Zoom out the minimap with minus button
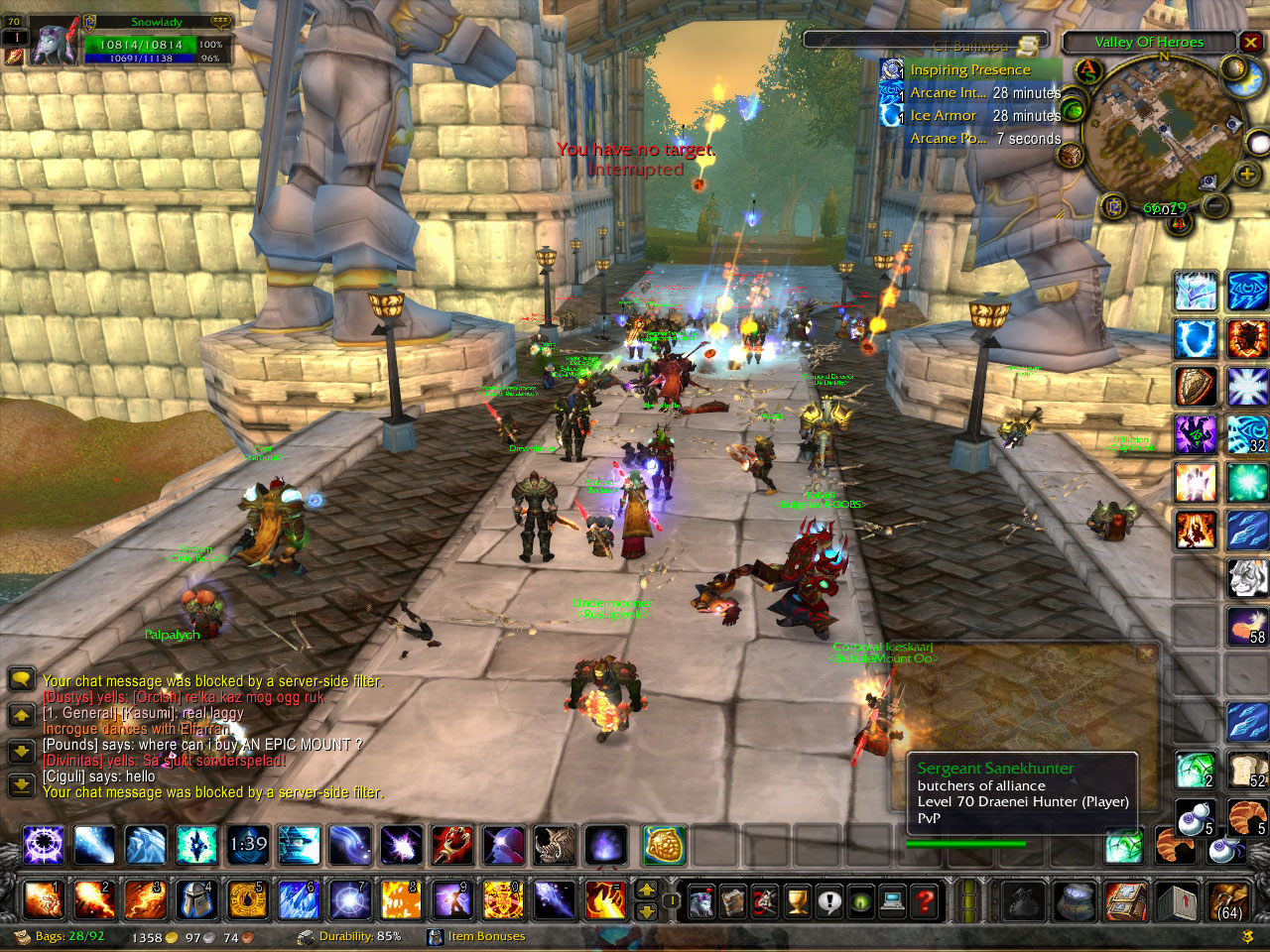Image resolution: width=1270 pixels, height=952 pixels. [x=1214, y=205]
